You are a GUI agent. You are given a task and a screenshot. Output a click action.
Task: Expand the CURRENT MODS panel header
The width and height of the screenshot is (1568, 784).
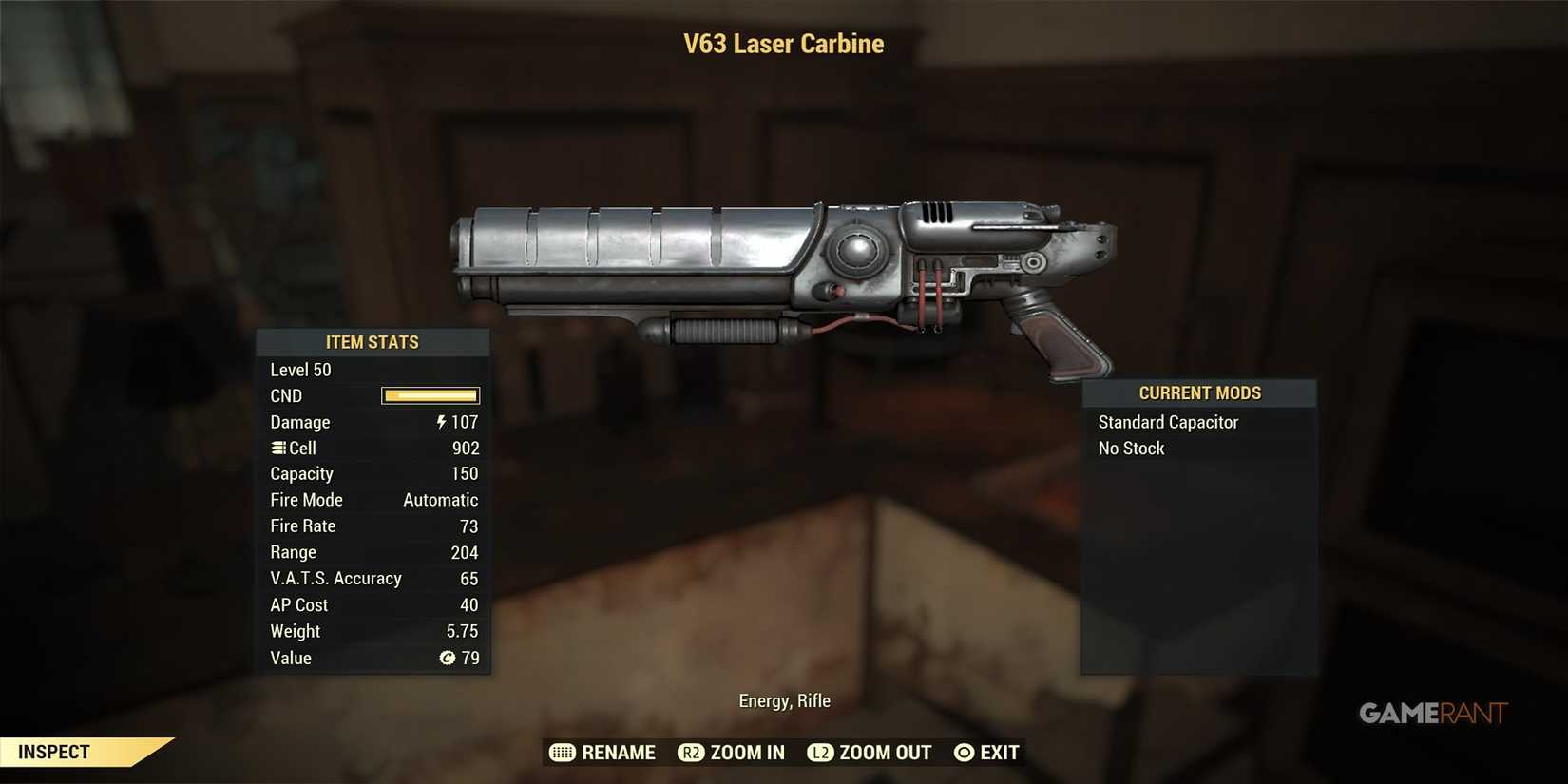pyautogui.click(x=1199, y=392)
